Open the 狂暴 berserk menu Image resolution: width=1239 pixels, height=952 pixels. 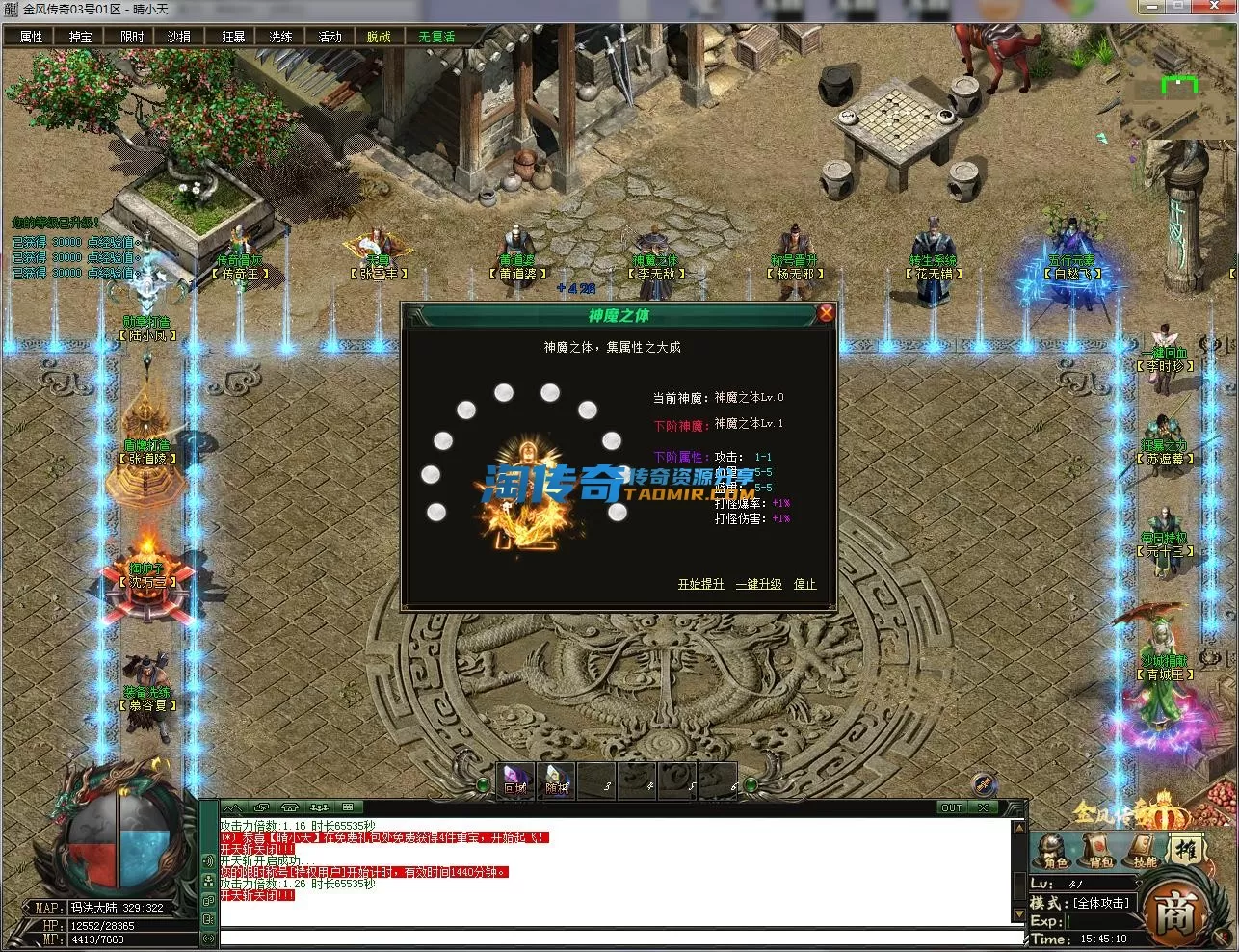233,37
